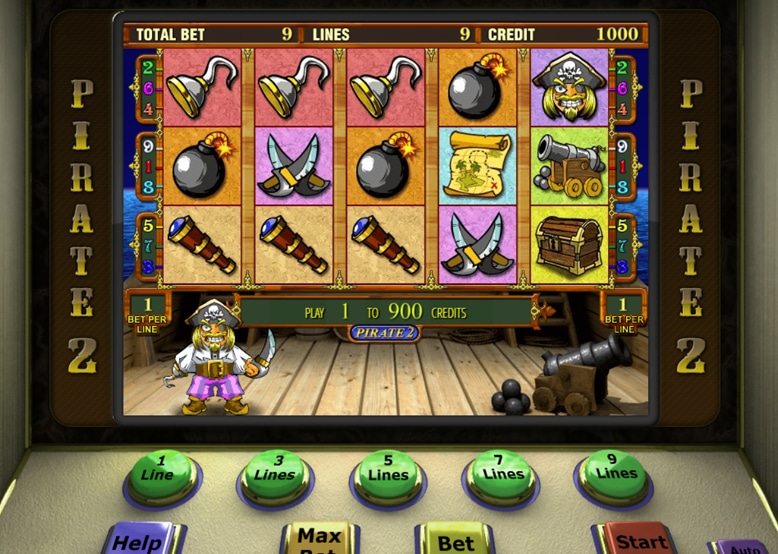Screen dimensions: 778x554
Task: Open the Help screen
Action: click(x=139, y=540)
